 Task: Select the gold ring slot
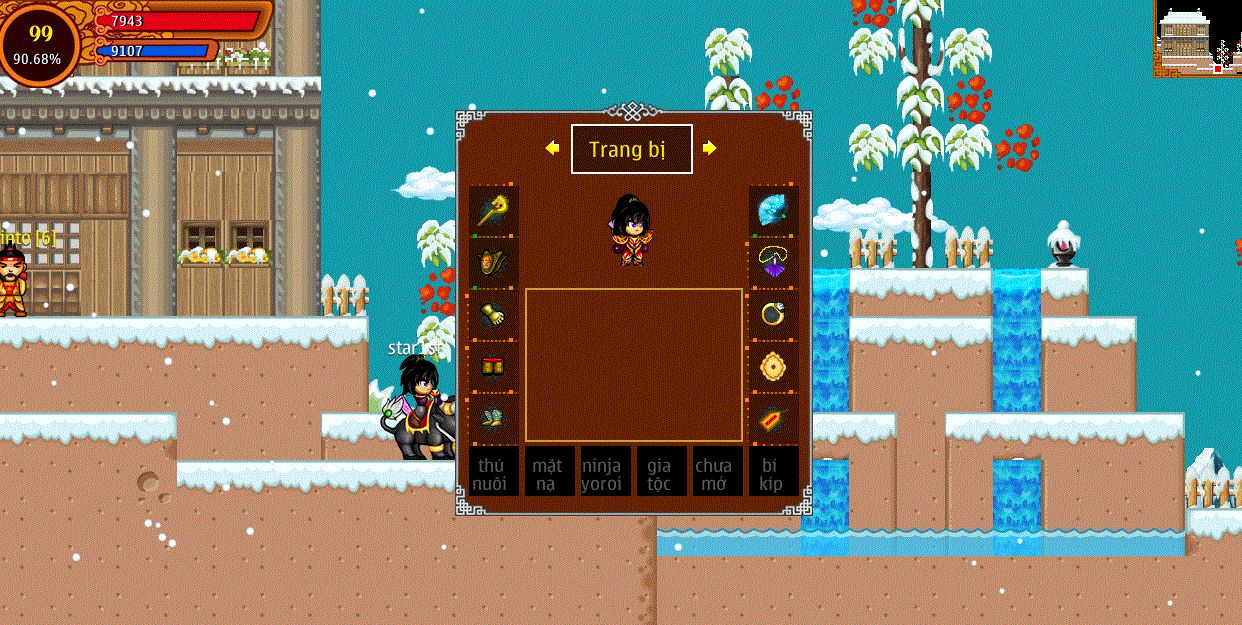[774, 315]
